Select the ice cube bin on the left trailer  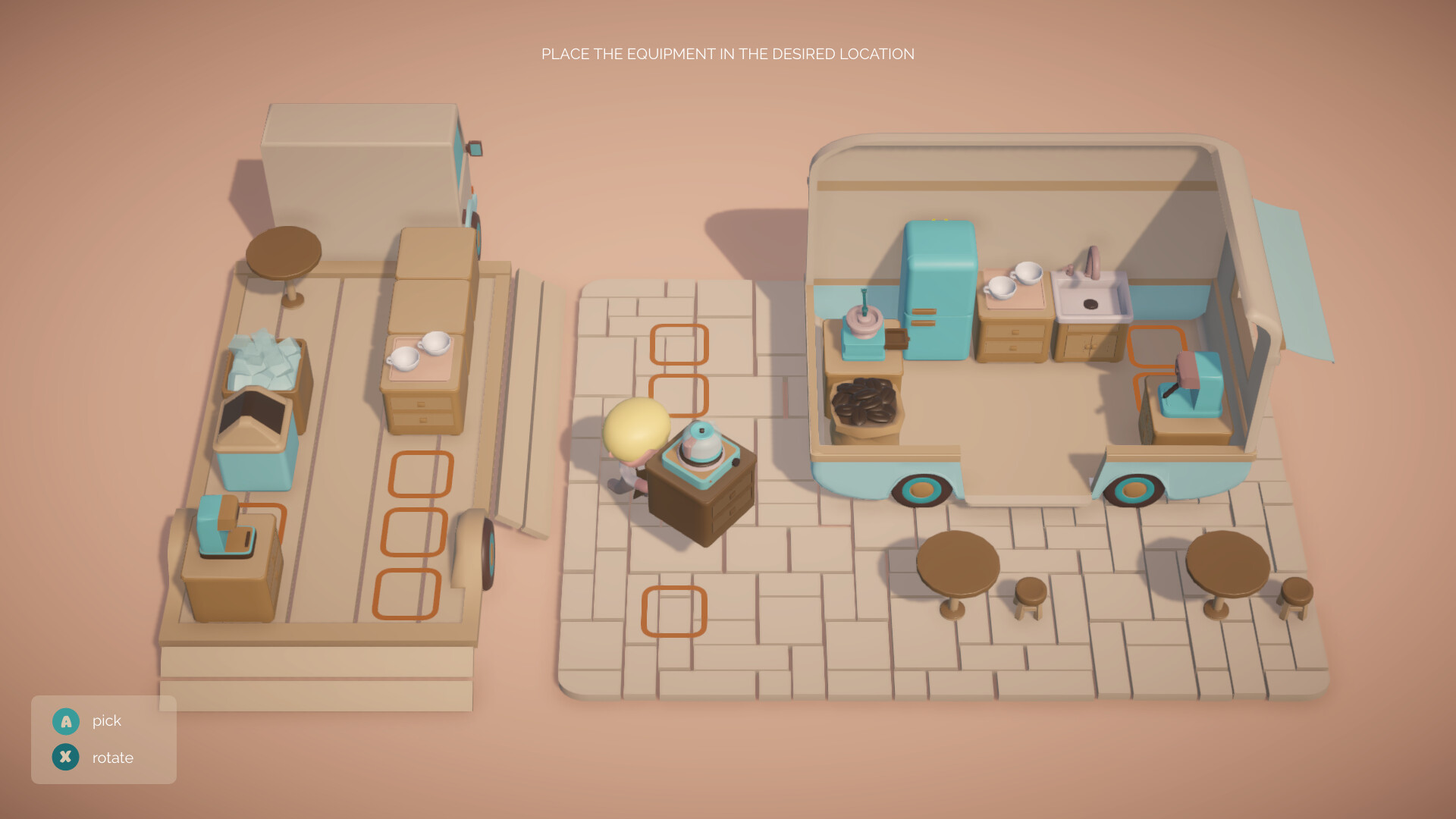[x=265, y=364]
